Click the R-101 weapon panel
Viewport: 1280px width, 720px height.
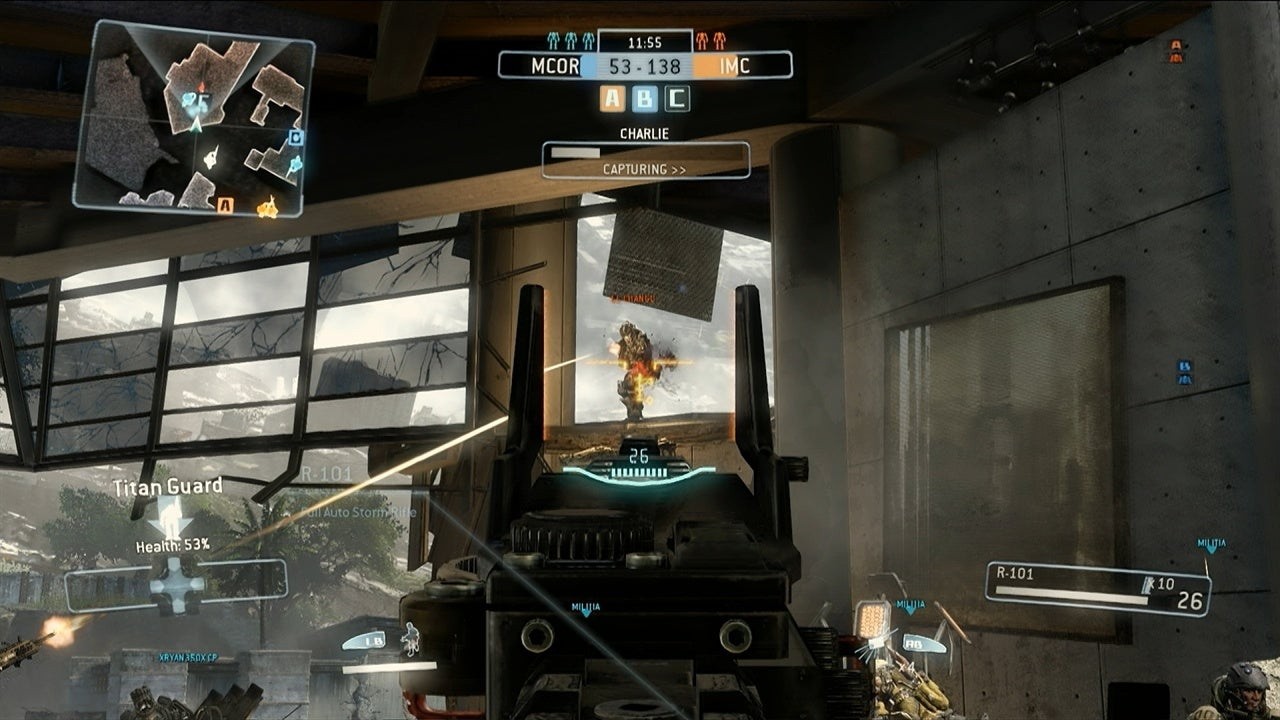pos(1097,588)
